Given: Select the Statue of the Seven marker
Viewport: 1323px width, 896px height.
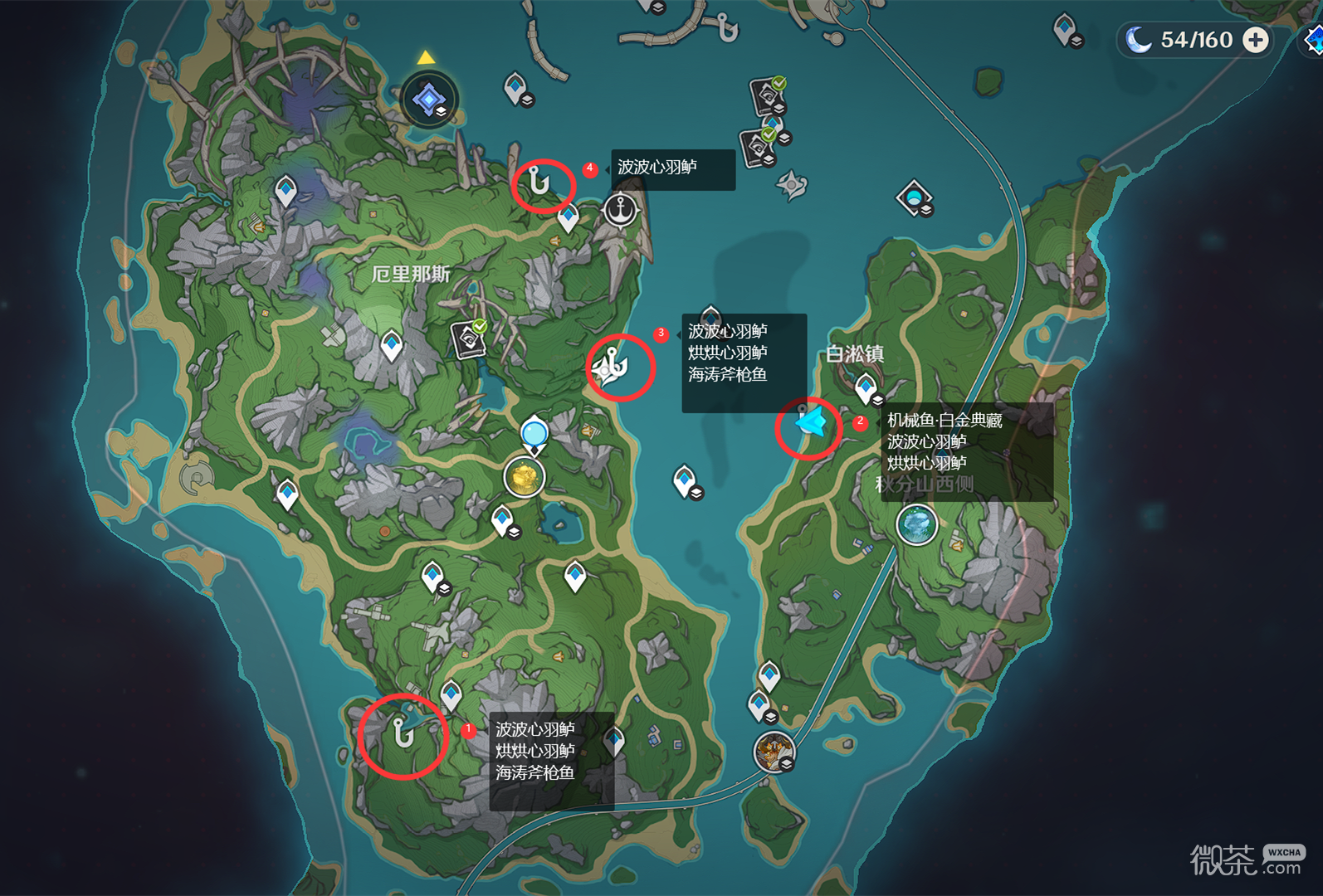Looking at the screenshot, I should click(429, 100).
